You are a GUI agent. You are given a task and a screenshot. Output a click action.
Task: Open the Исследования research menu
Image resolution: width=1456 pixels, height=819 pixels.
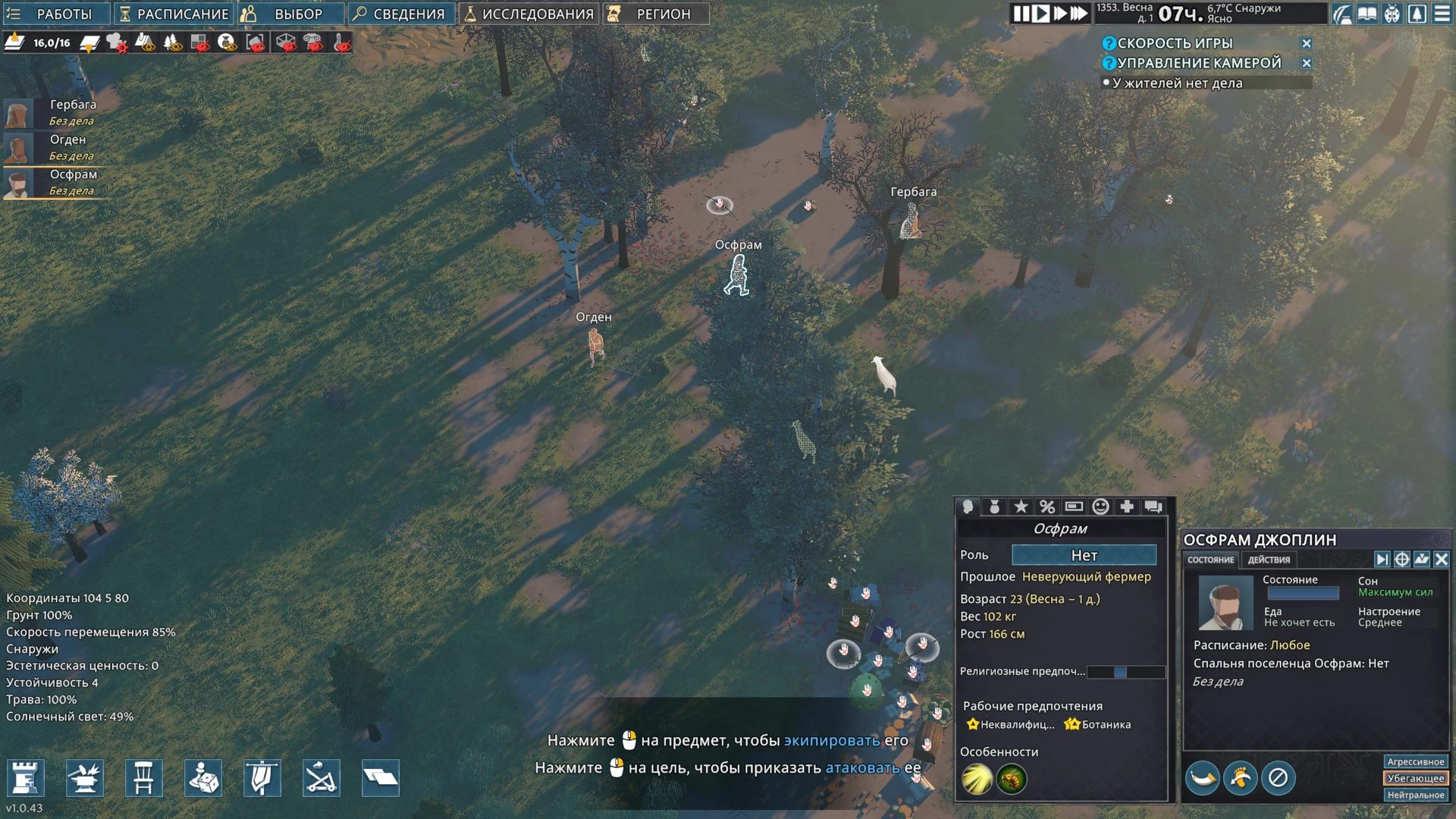pos(529,14)
